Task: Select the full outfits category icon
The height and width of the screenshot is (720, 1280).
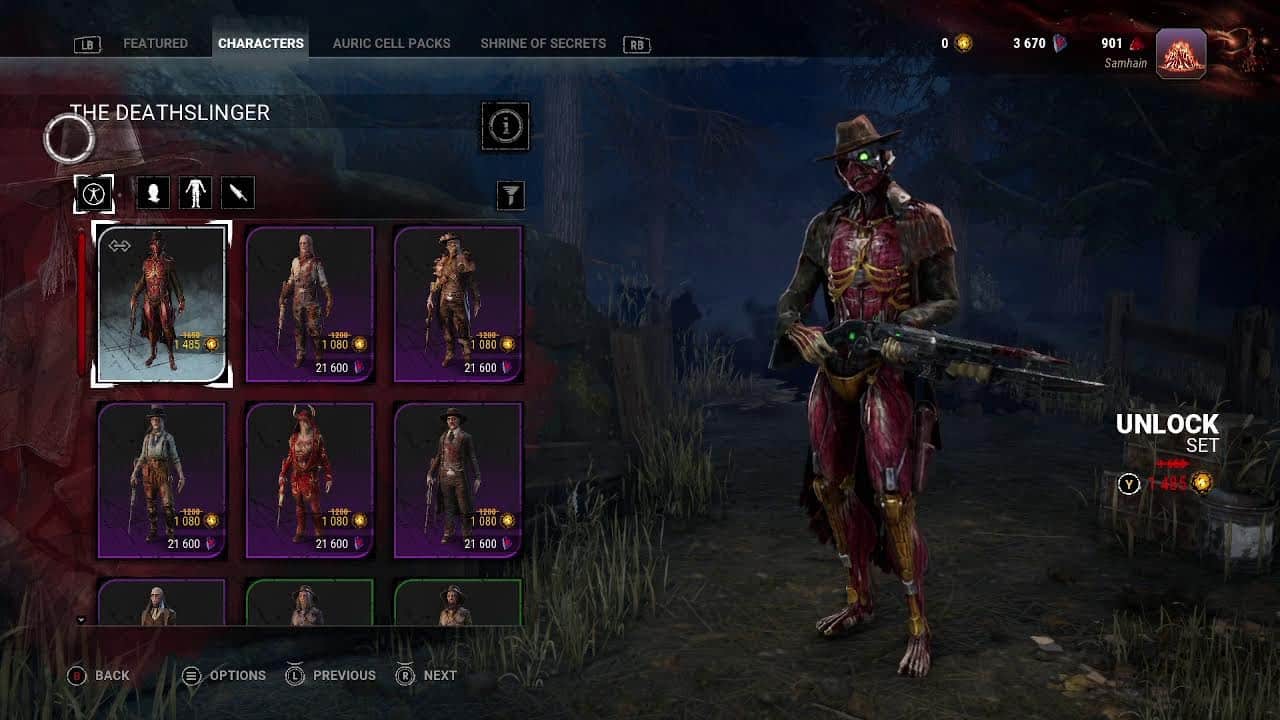Action: point(94,193)
